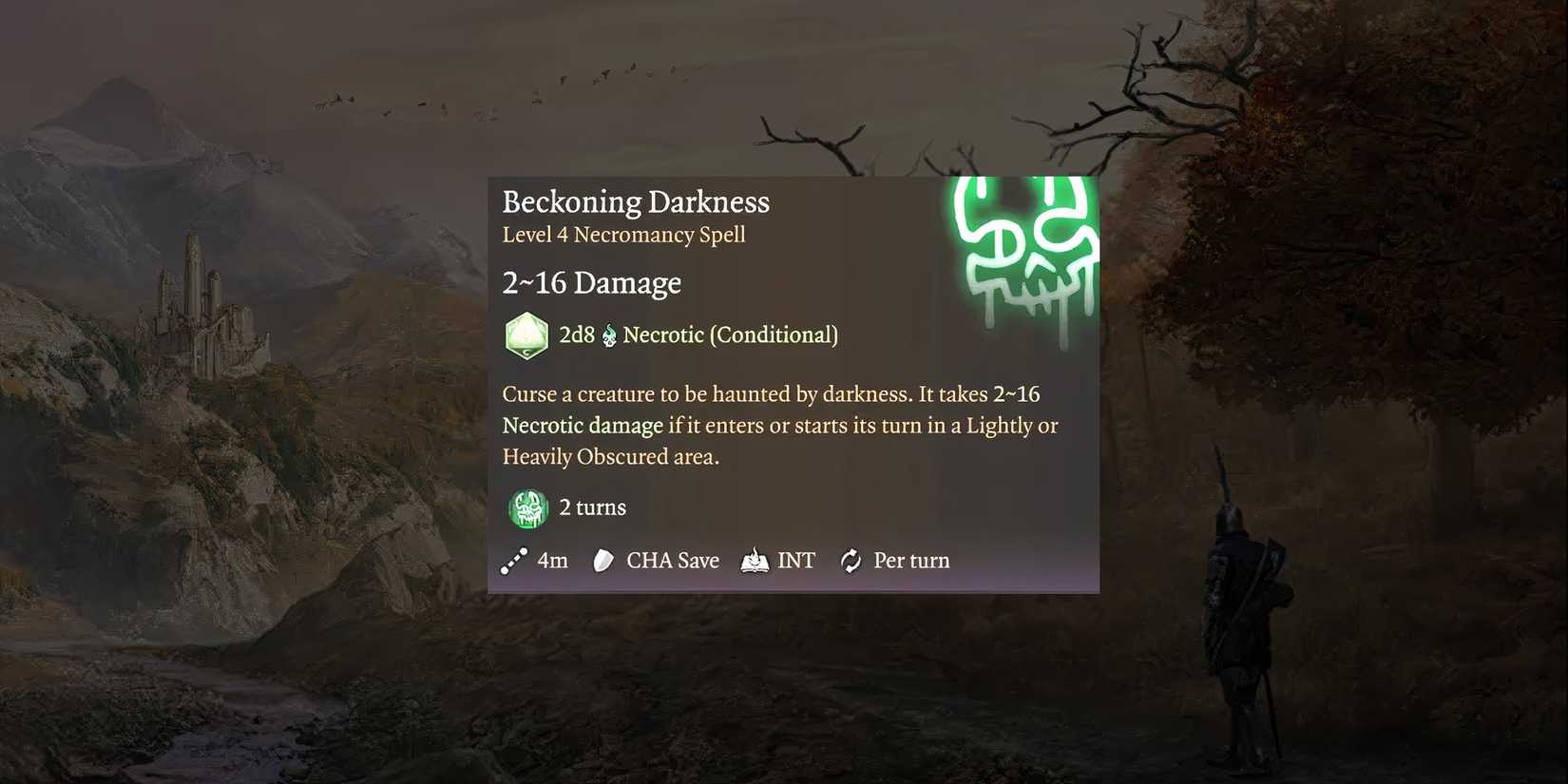
Task: Select the 4m range value
Action: click(551, 561)
